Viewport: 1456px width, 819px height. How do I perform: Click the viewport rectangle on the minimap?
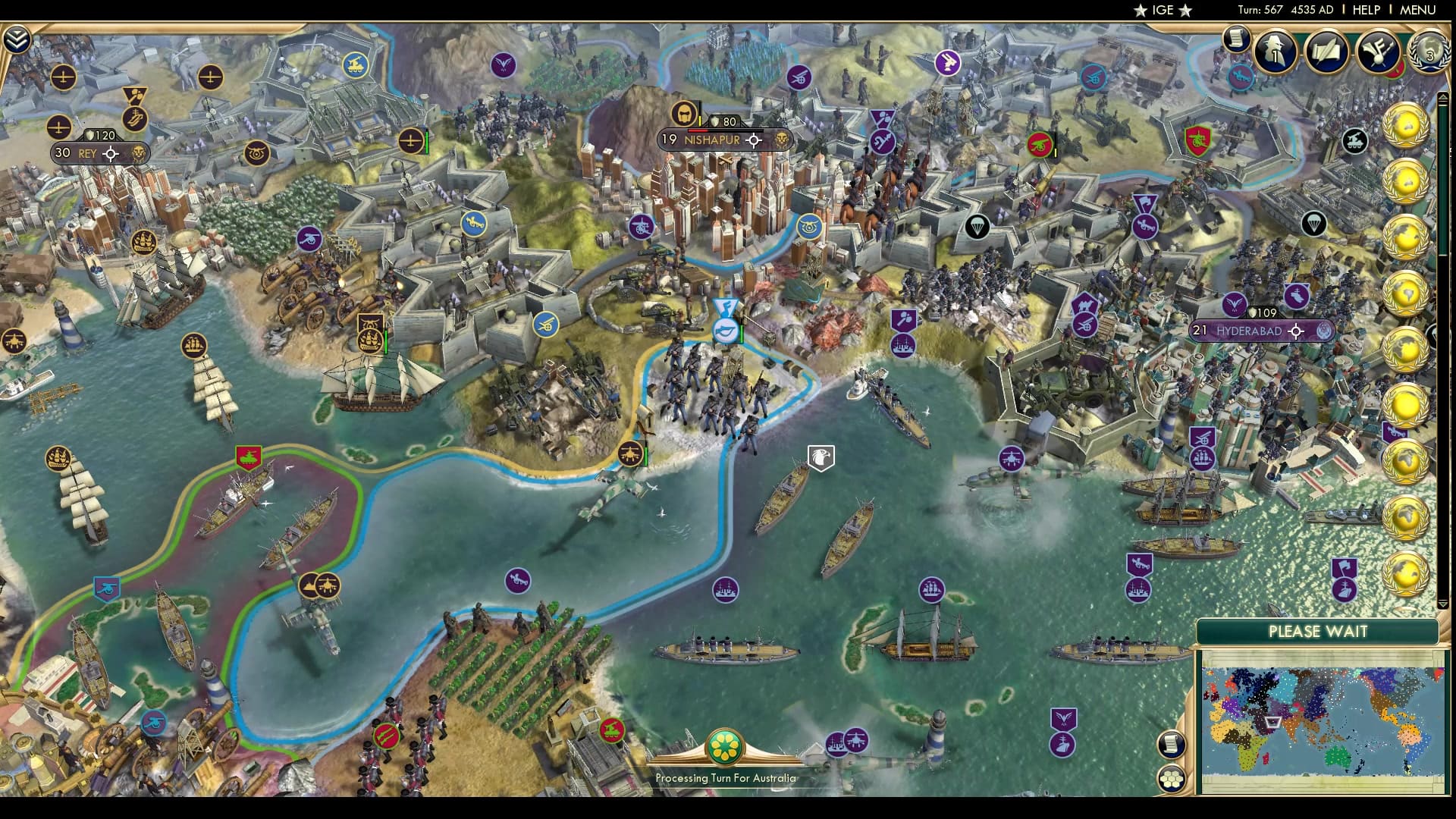(x=1272, y=723)
